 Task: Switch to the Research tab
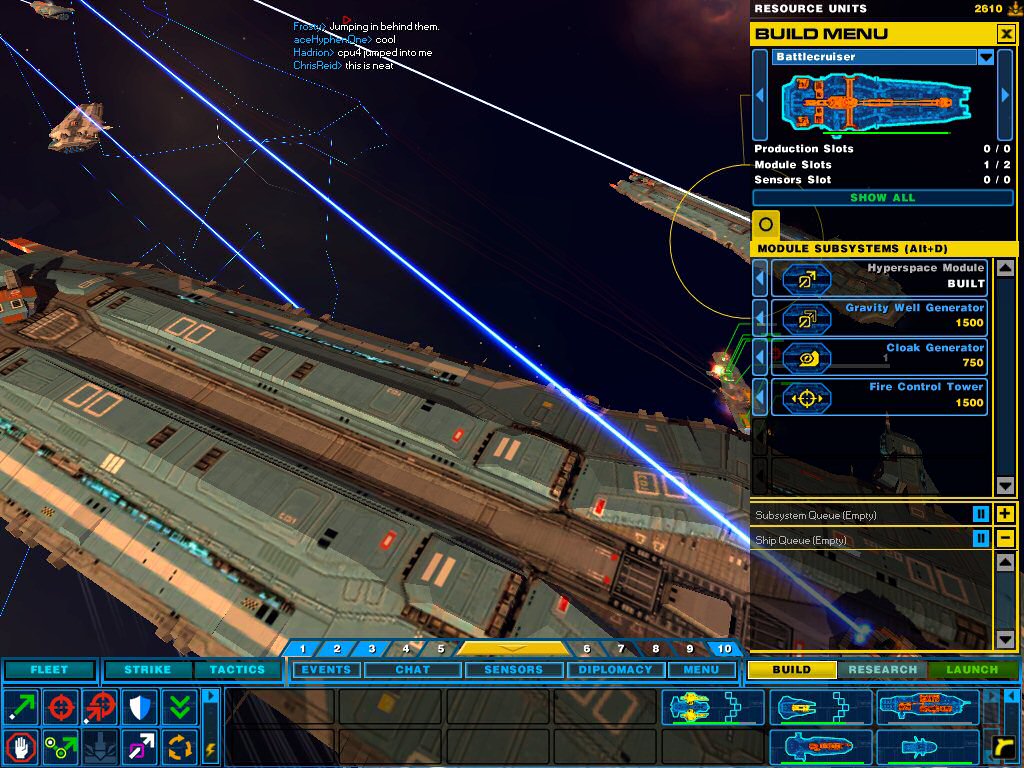[x=882, y=669]
